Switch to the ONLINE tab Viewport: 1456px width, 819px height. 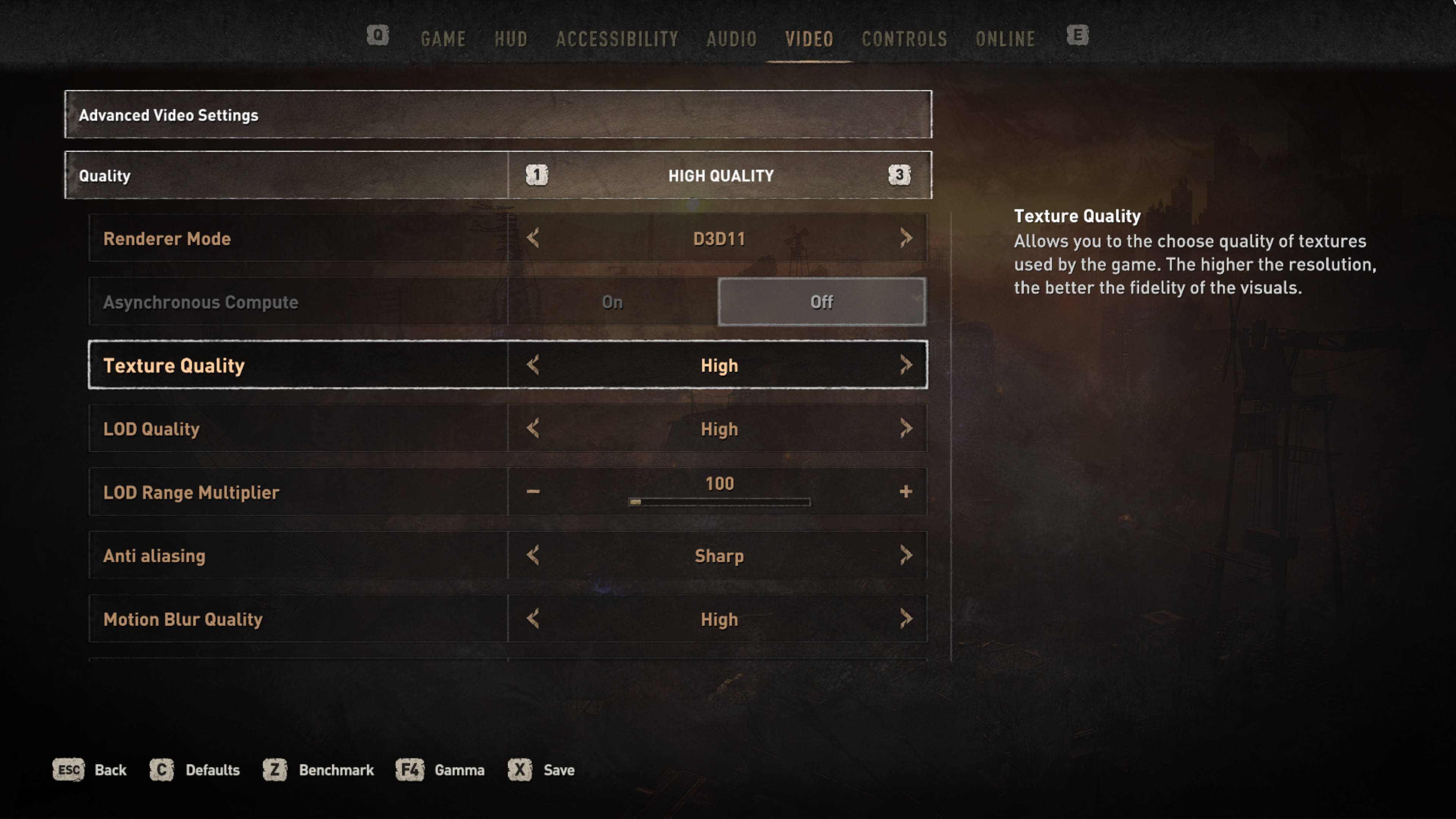1006,39
